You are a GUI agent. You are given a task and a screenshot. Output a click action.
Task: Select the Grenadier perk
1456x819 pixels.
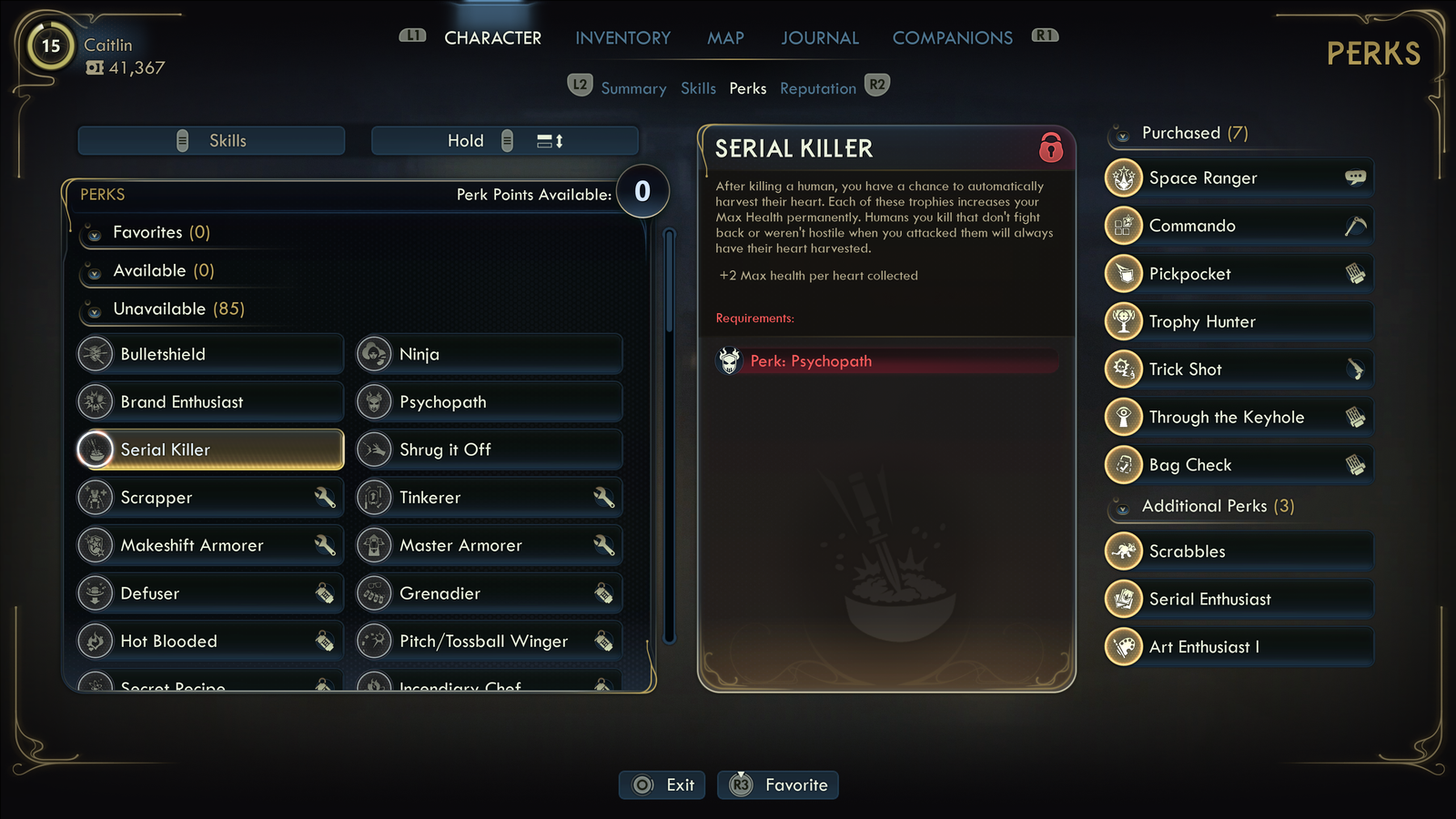(x=490, y=593)
